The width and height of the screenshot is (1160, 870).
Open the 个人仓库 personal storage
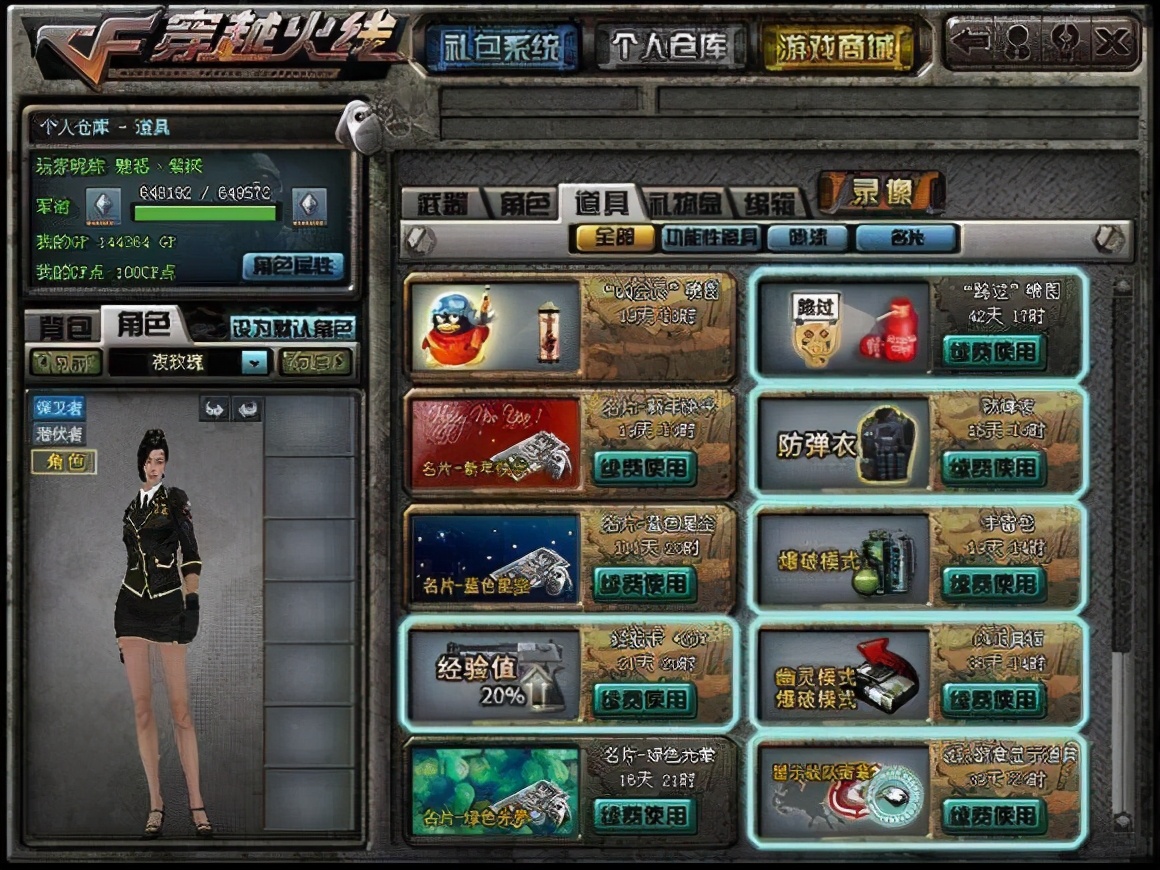[x=671, y=46]
